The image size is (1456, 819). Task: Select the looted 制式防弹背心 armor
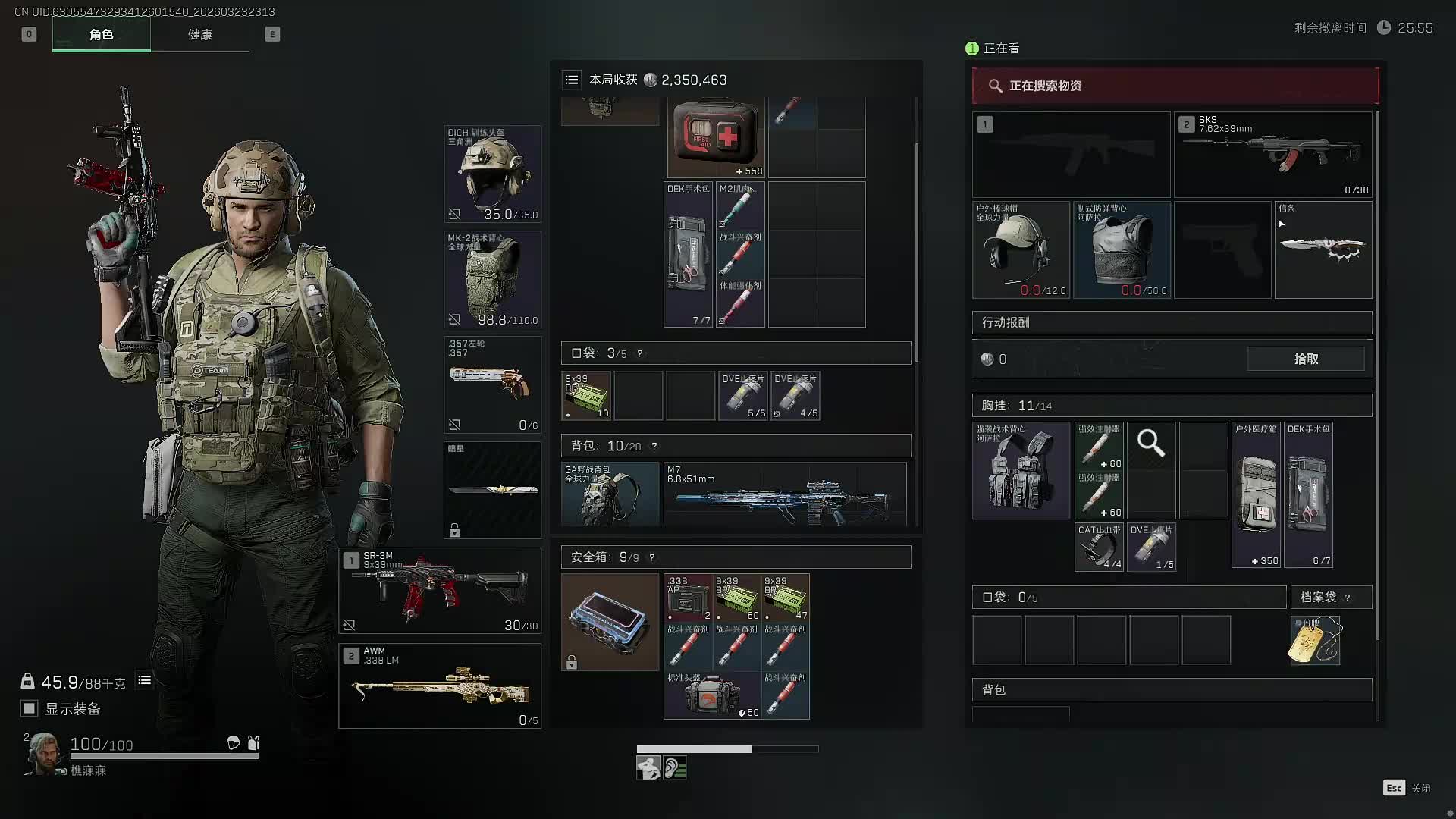click(1122, 250)
